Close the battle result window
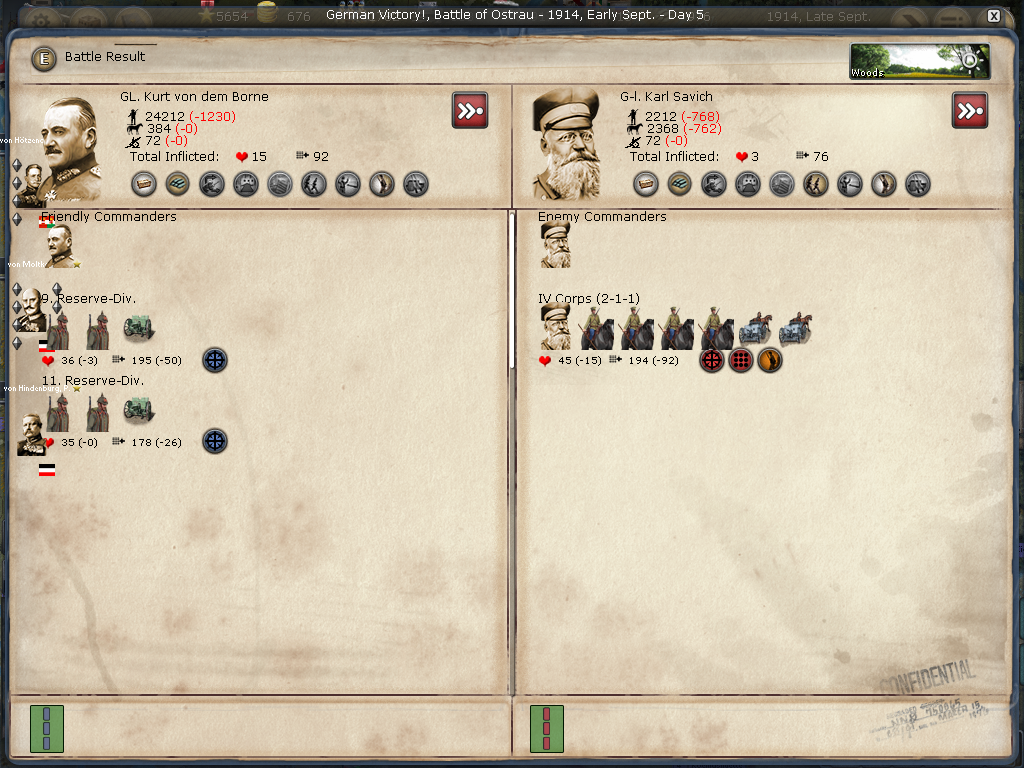The height and width of the screenshot is (768, 1024). pos(993,16)
